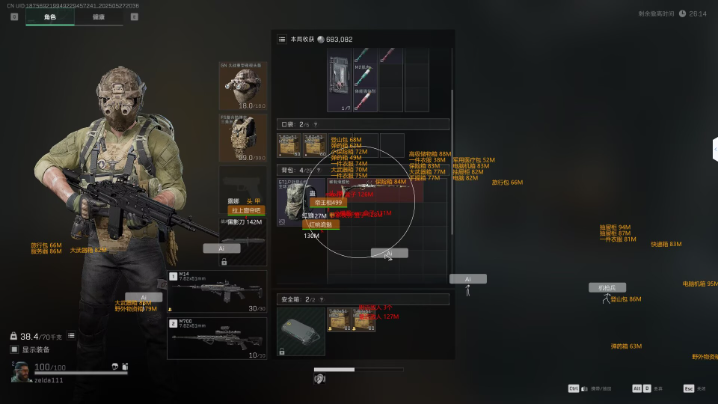Viewport: 718px width, 404px height.
Task: Select the equipped armor vest slot
Action: [240, 137]
